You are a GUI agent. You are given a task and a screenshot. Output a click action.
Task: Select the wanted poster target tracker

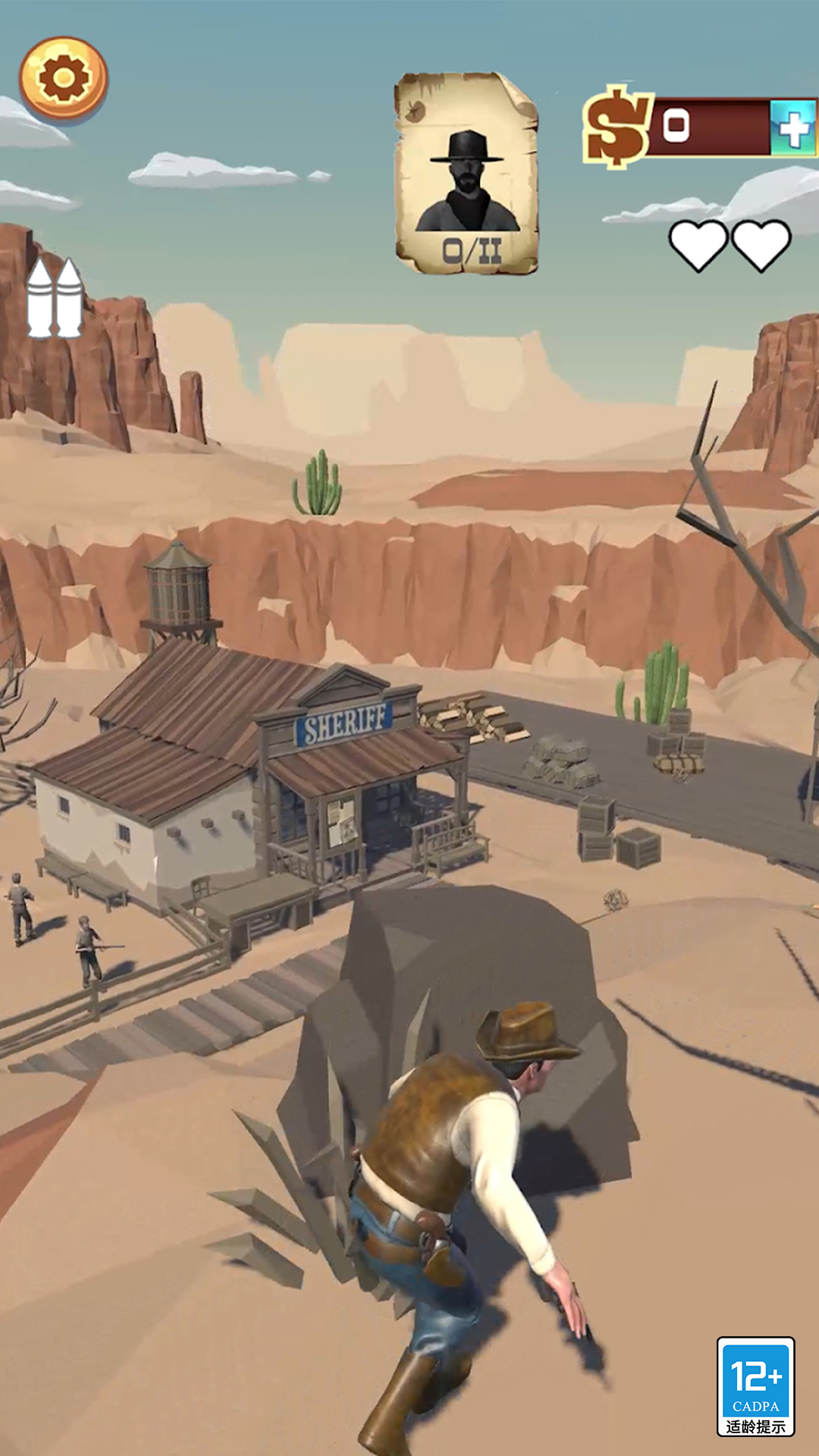click(466, 173)
